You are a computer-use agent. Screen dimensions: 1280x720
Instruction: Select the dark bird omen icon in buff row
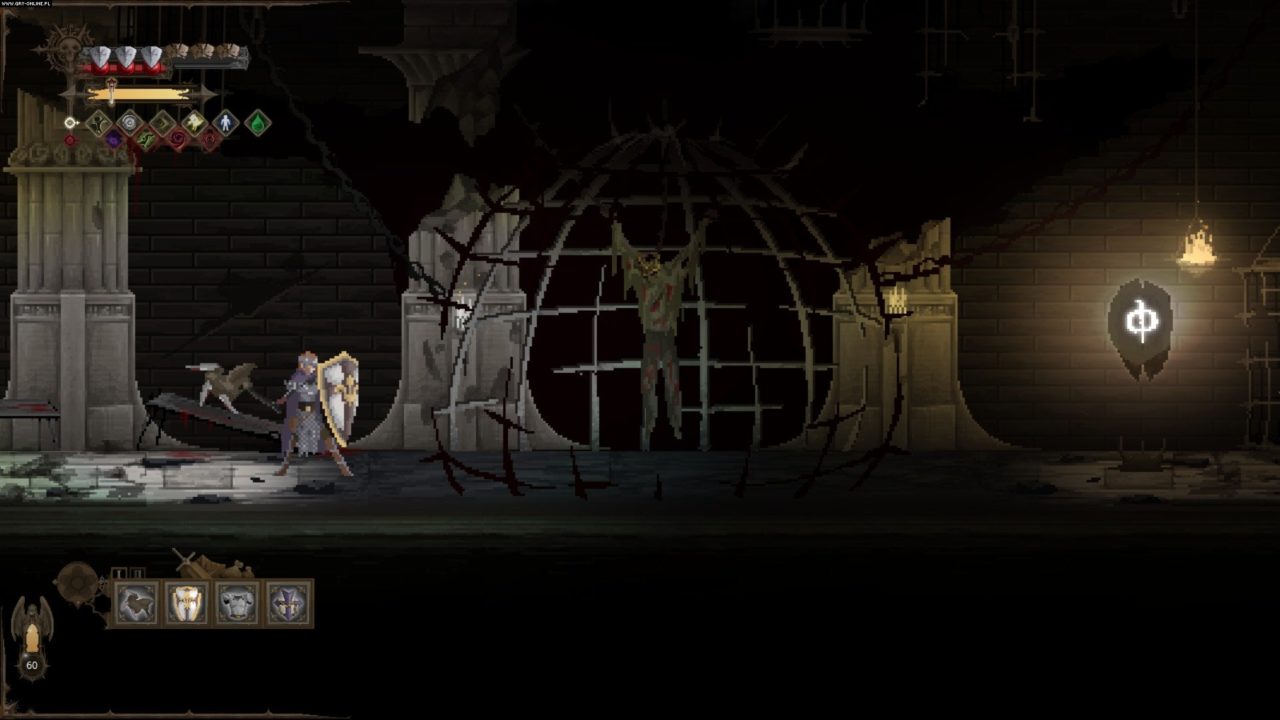click(x=97, y=121)
